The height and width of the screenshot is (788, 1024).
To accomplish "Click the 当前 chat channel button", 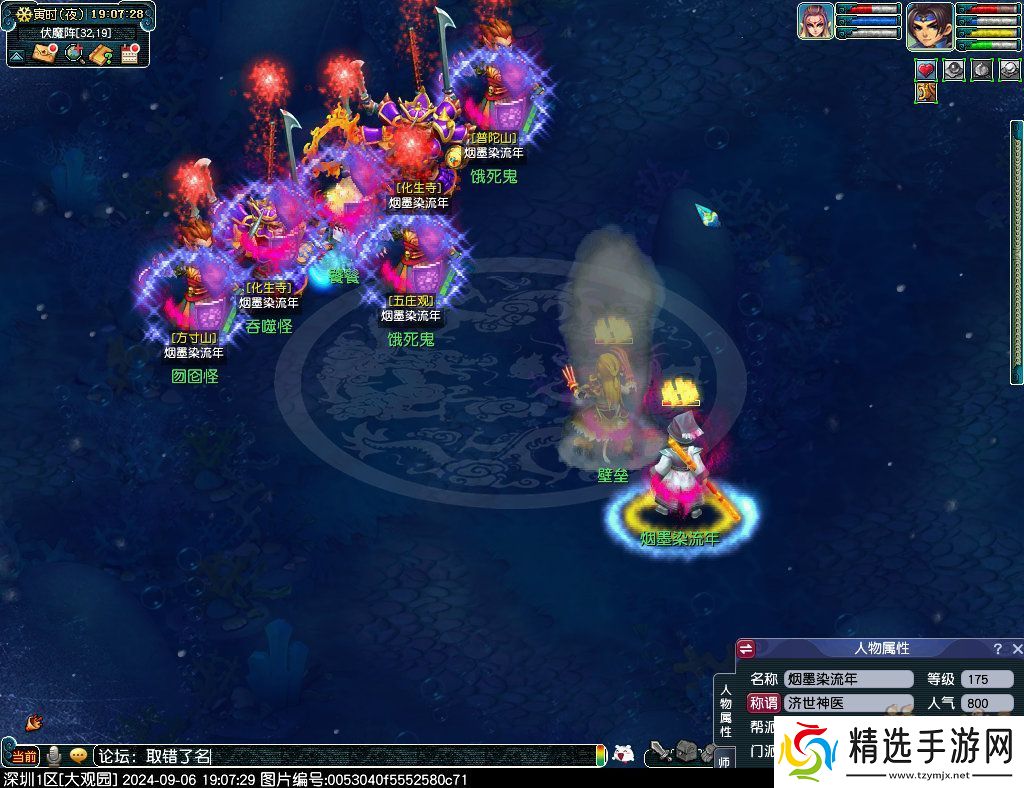I will [24, 756].
